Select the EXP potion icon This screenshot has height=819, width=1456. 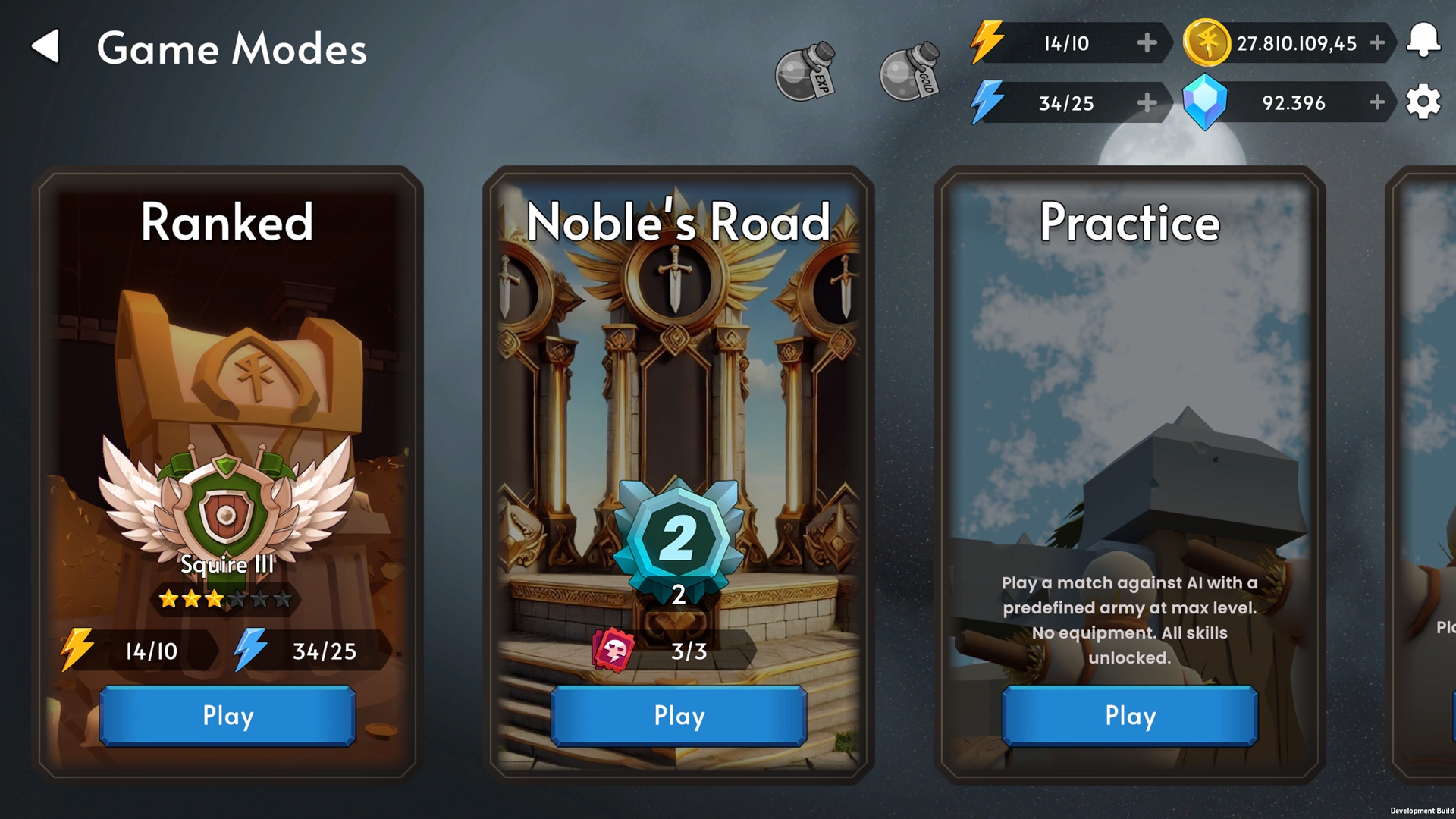coord(806,69)
